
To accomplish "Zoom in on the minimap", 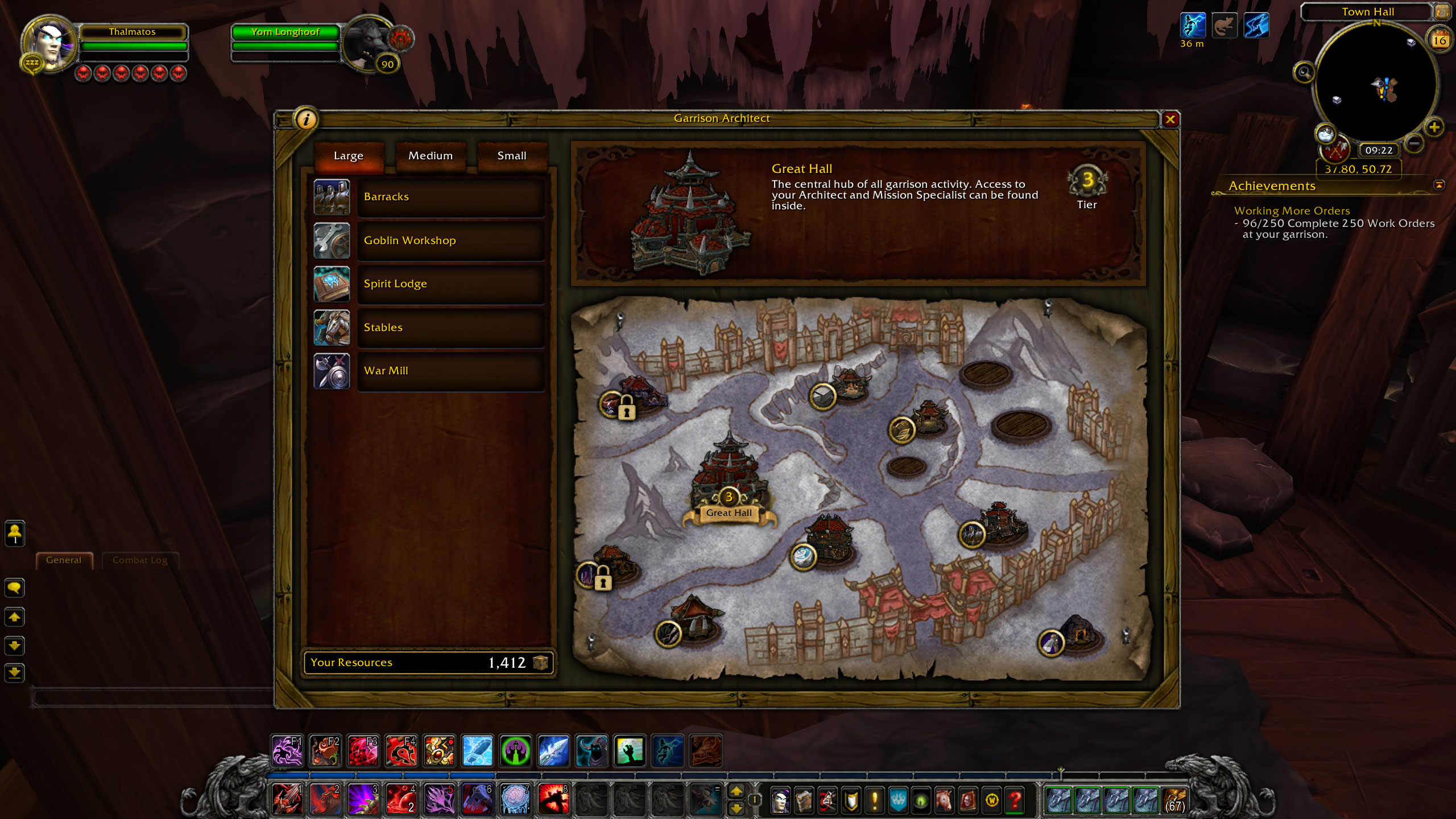I will pyautogui.click(x=1434, y=127).
